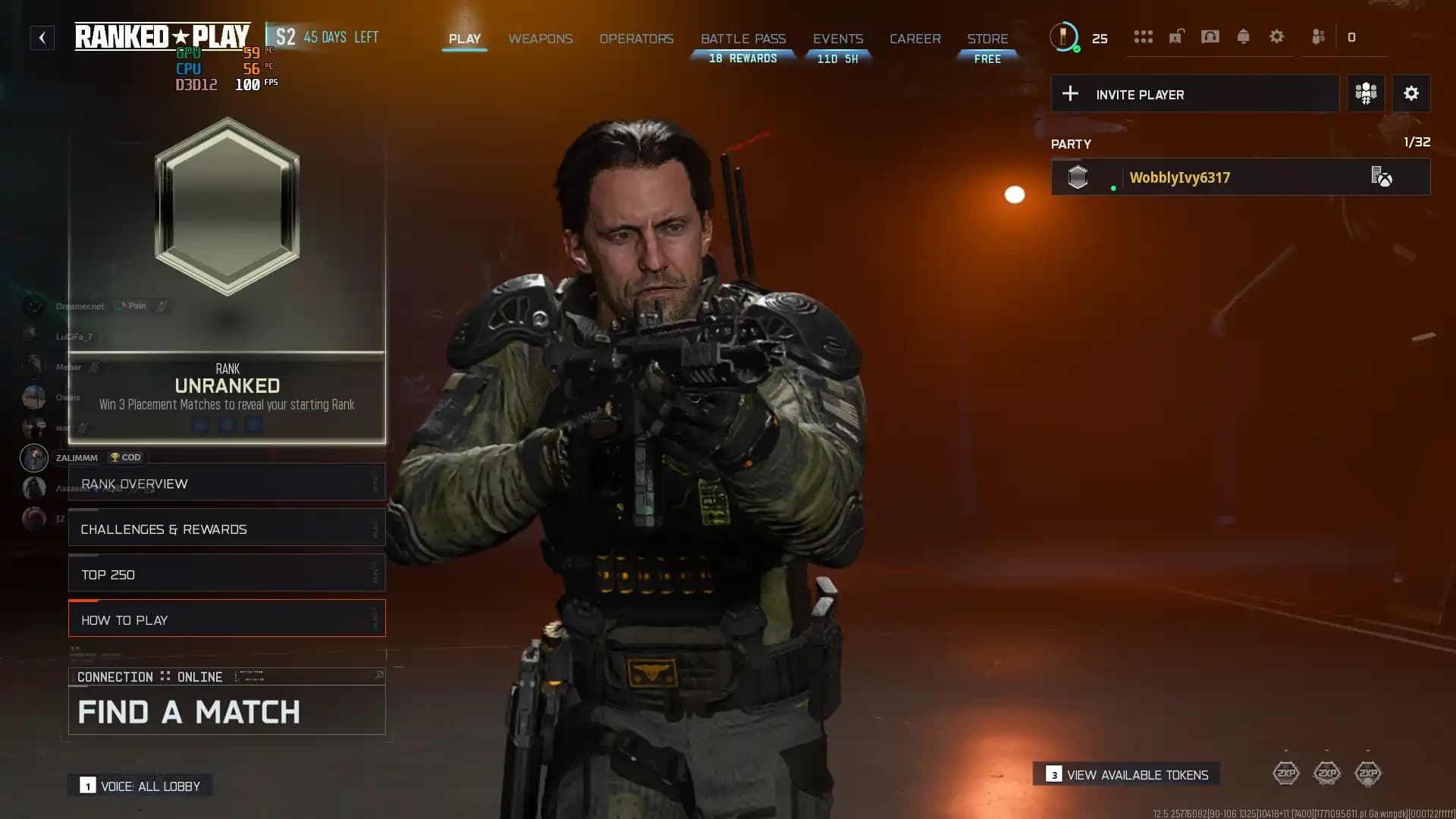The image size is (1456, 819).
Task: Switch to the Career tab
Action: pos(915,39)
